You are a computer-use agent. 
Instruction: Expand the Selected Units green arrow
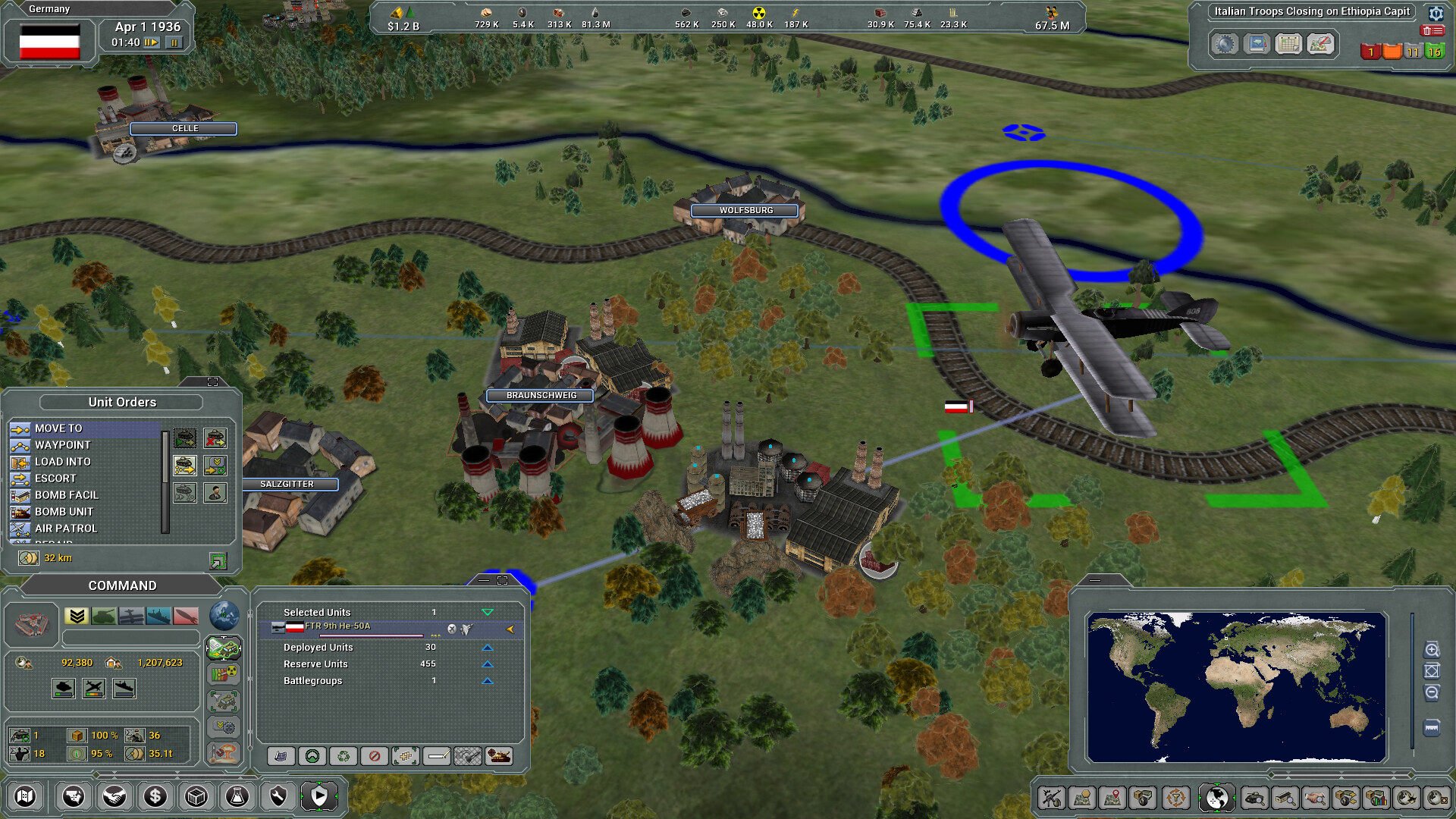[488, 612]
